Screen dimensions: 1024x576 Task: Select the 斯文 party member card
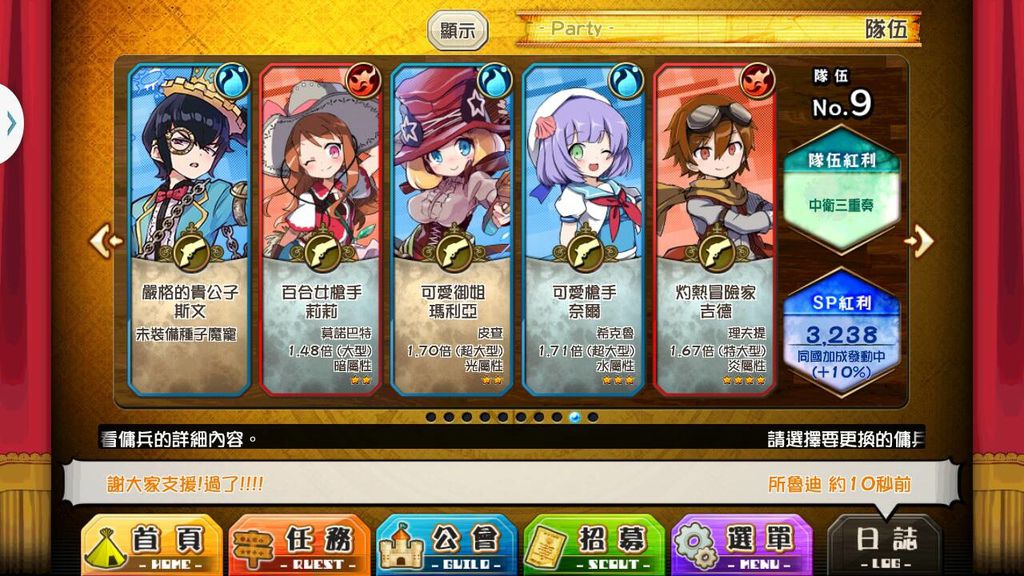click(189, 228)
